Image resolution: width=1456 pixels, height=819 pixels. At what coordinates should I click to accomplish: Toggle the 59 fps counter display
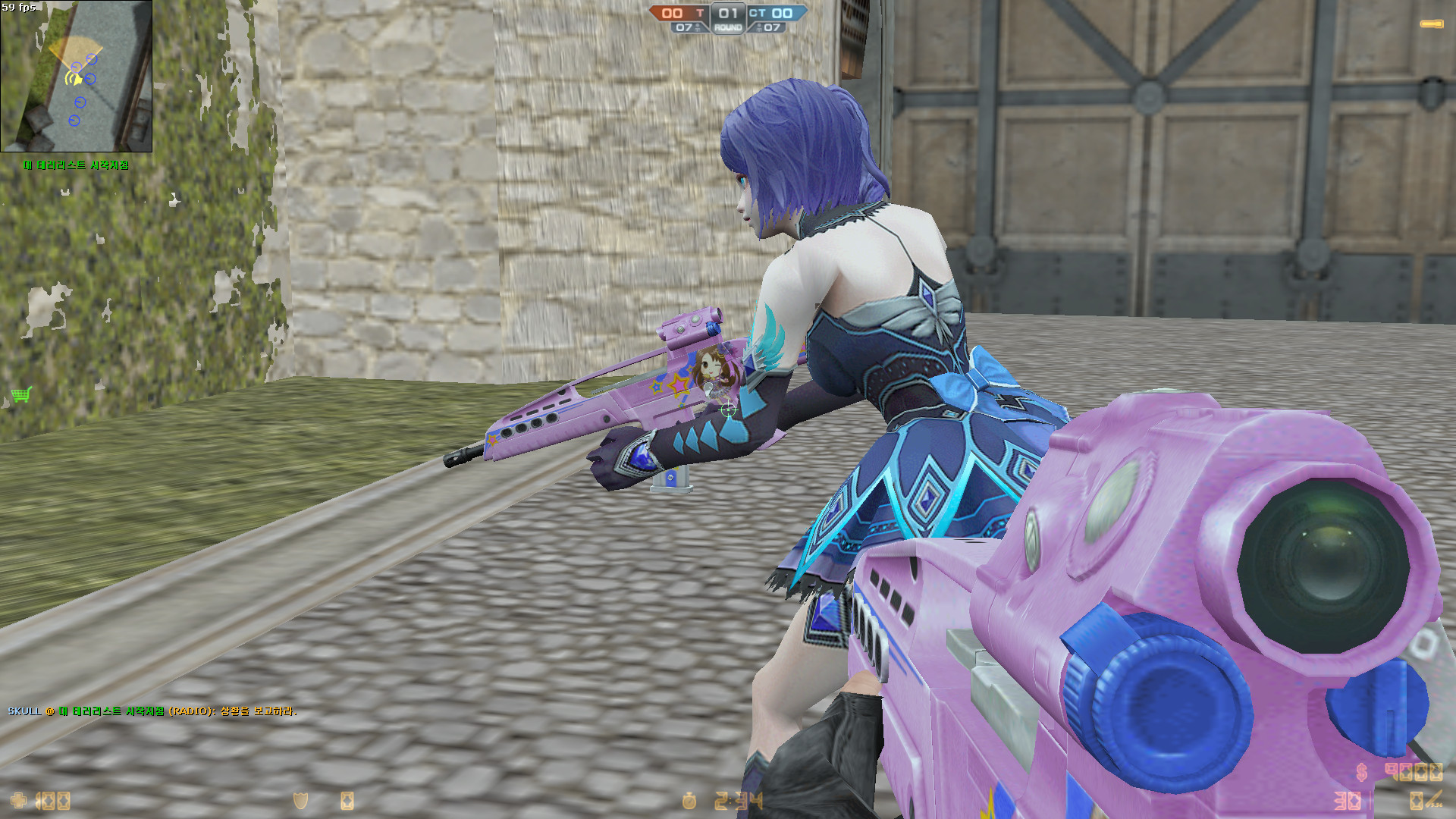tap(19, 6)
